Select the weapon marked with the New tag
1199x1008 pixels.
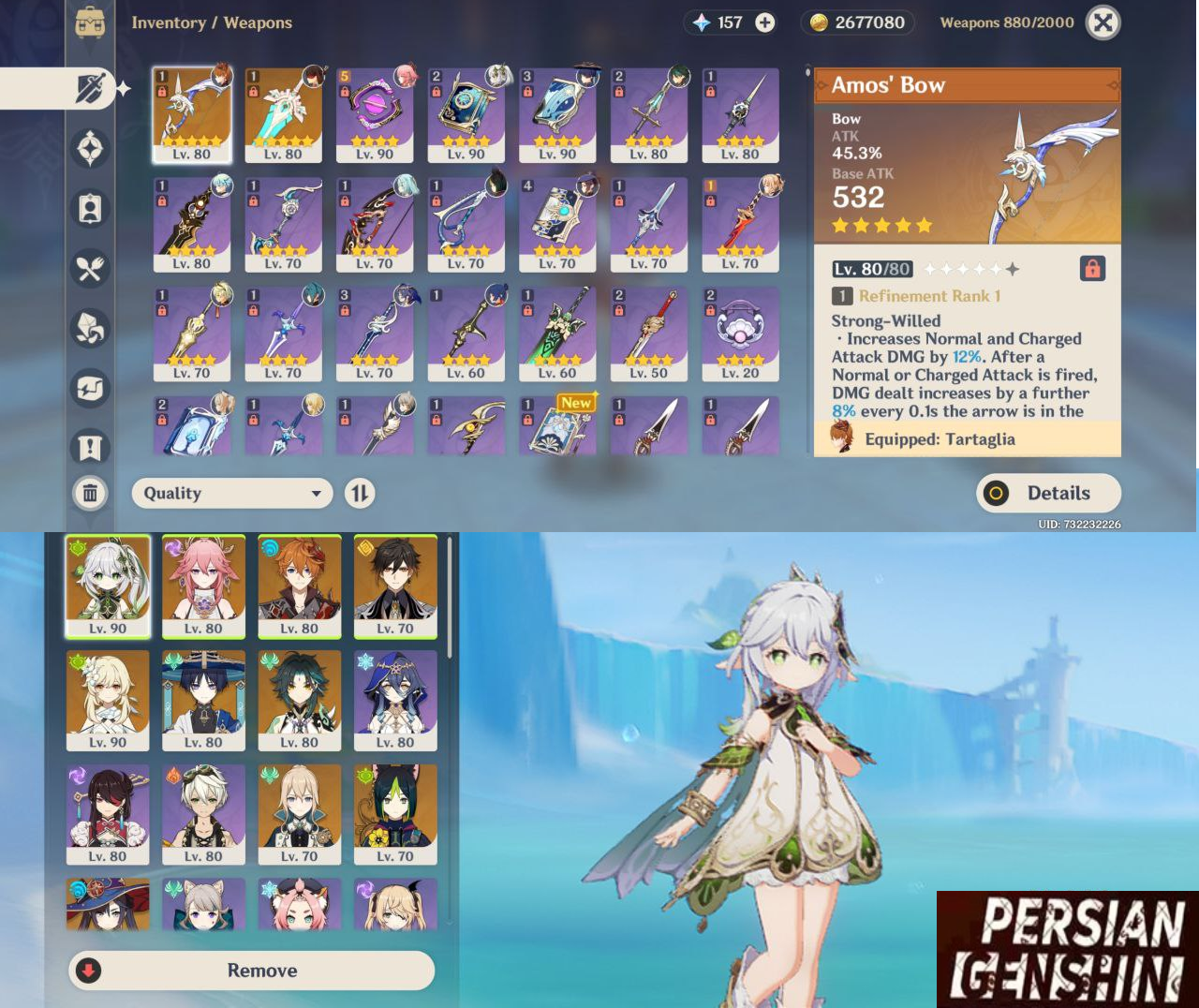pos(557,426)
